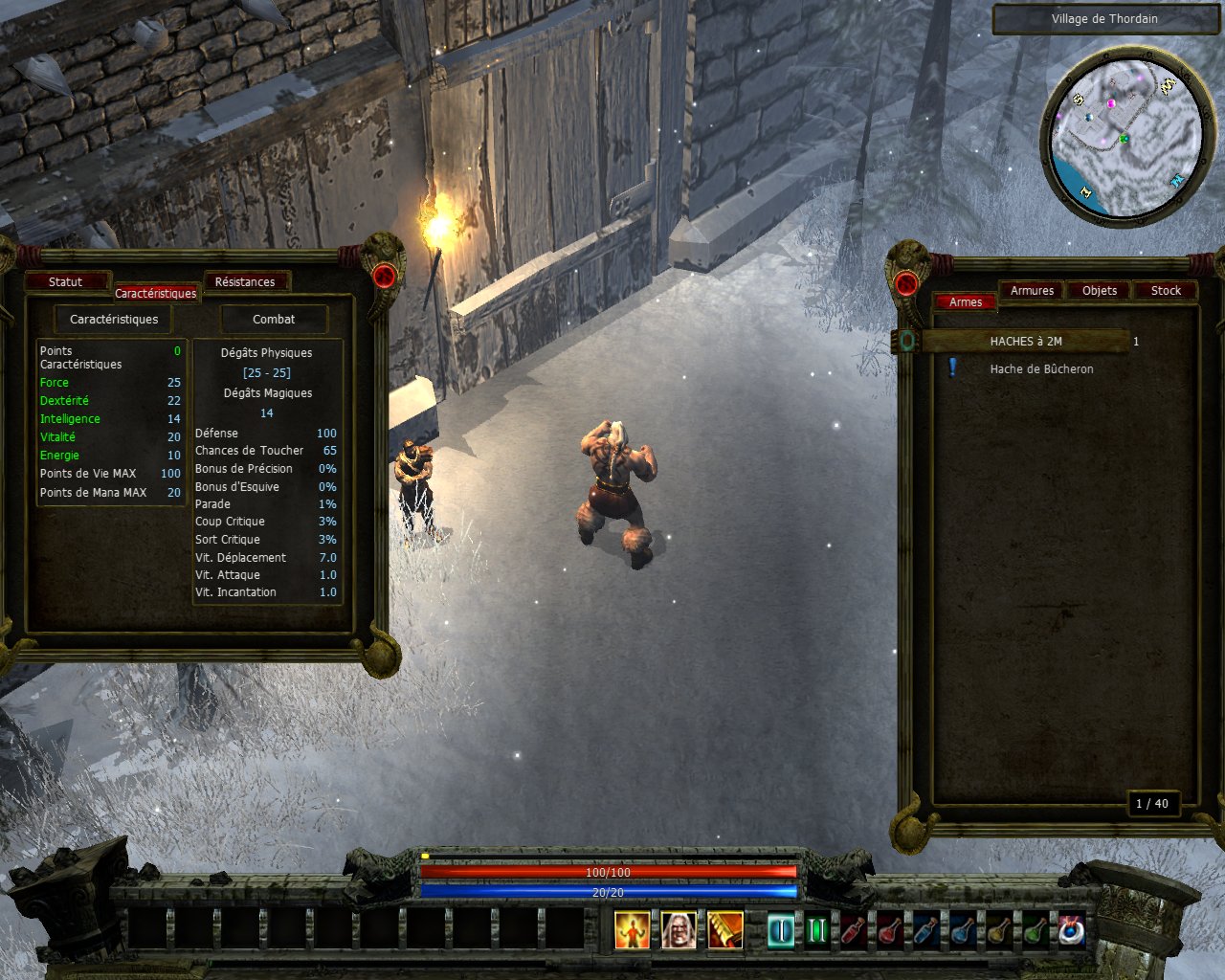Select the Armes inventory tab
1225x980 pixels.
(965, 301)
